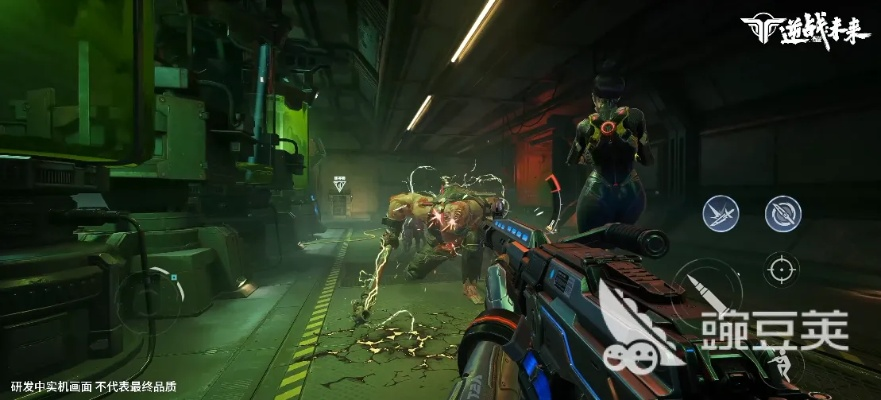
Task: Toggle the crosshair aim button
Action: (x=781, y=269)
